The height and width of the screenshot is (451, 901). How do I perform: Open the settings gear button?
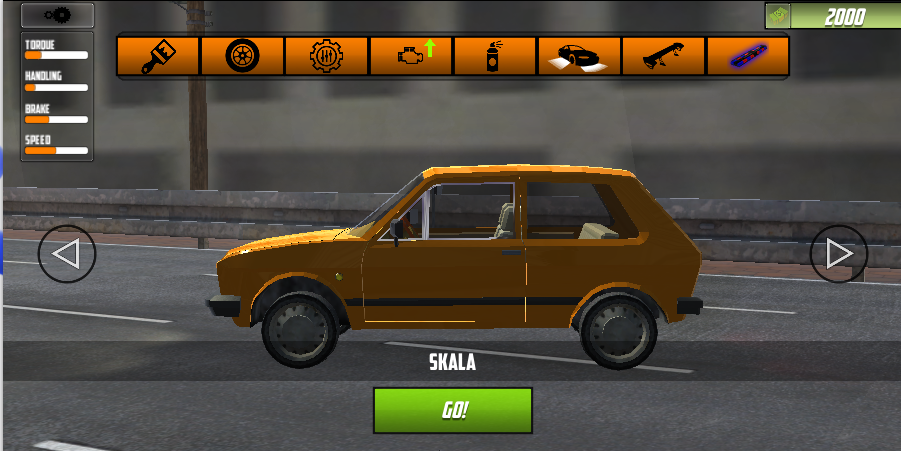(x=57, y=15)
